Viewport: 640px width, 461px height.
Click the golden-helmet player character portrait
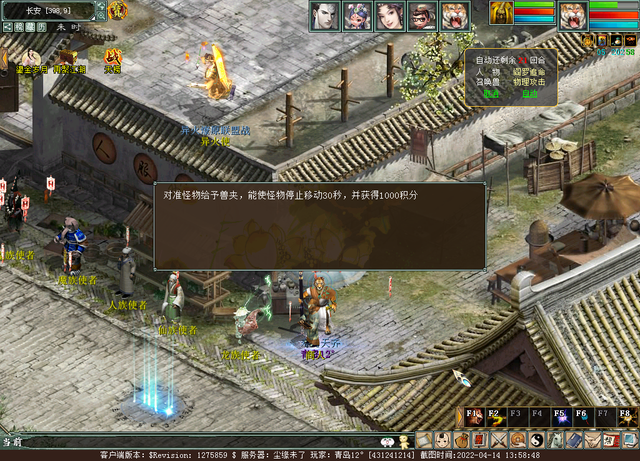501,14
